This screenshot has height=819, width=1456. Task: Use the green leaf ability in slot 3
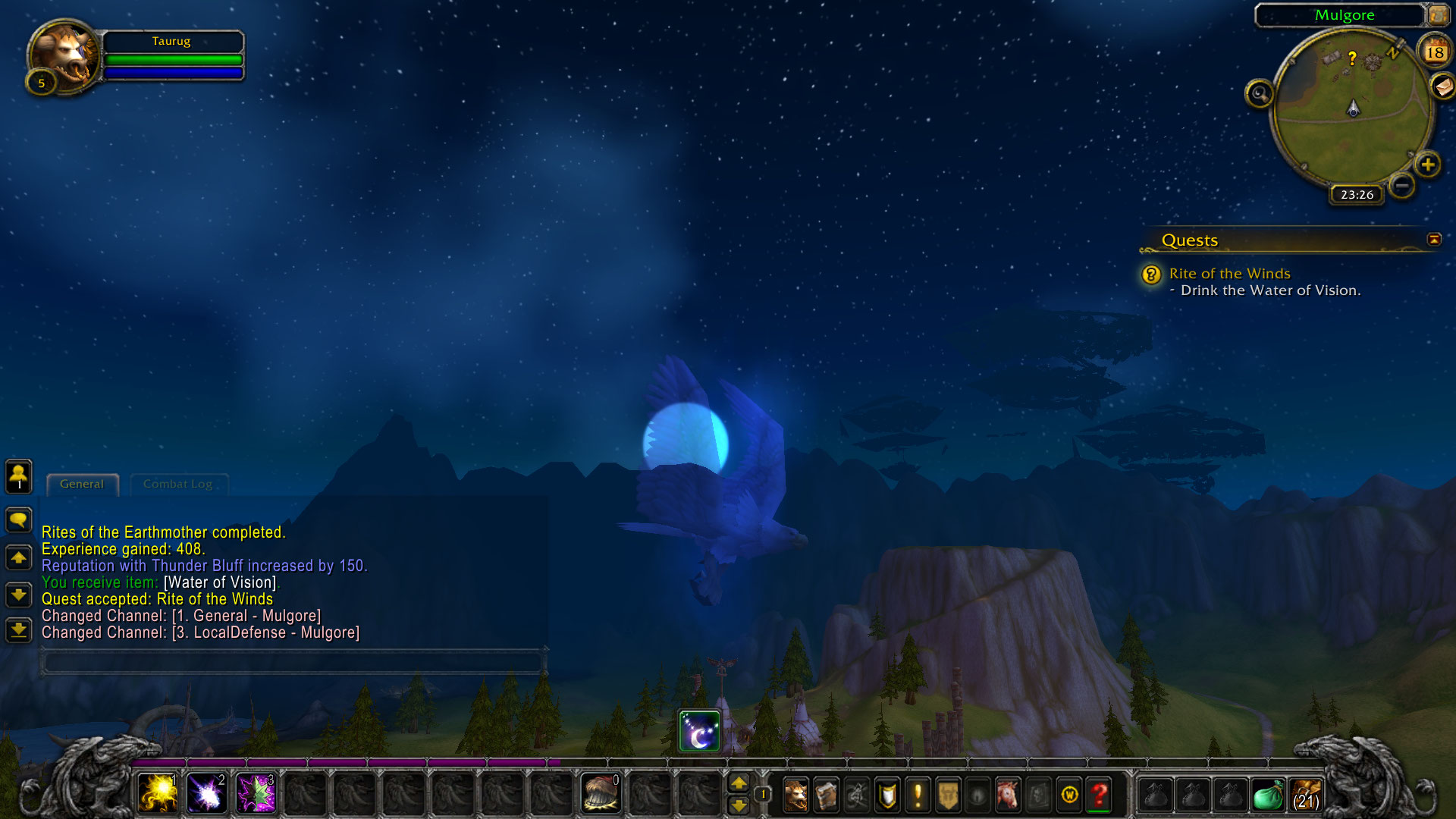256,794
